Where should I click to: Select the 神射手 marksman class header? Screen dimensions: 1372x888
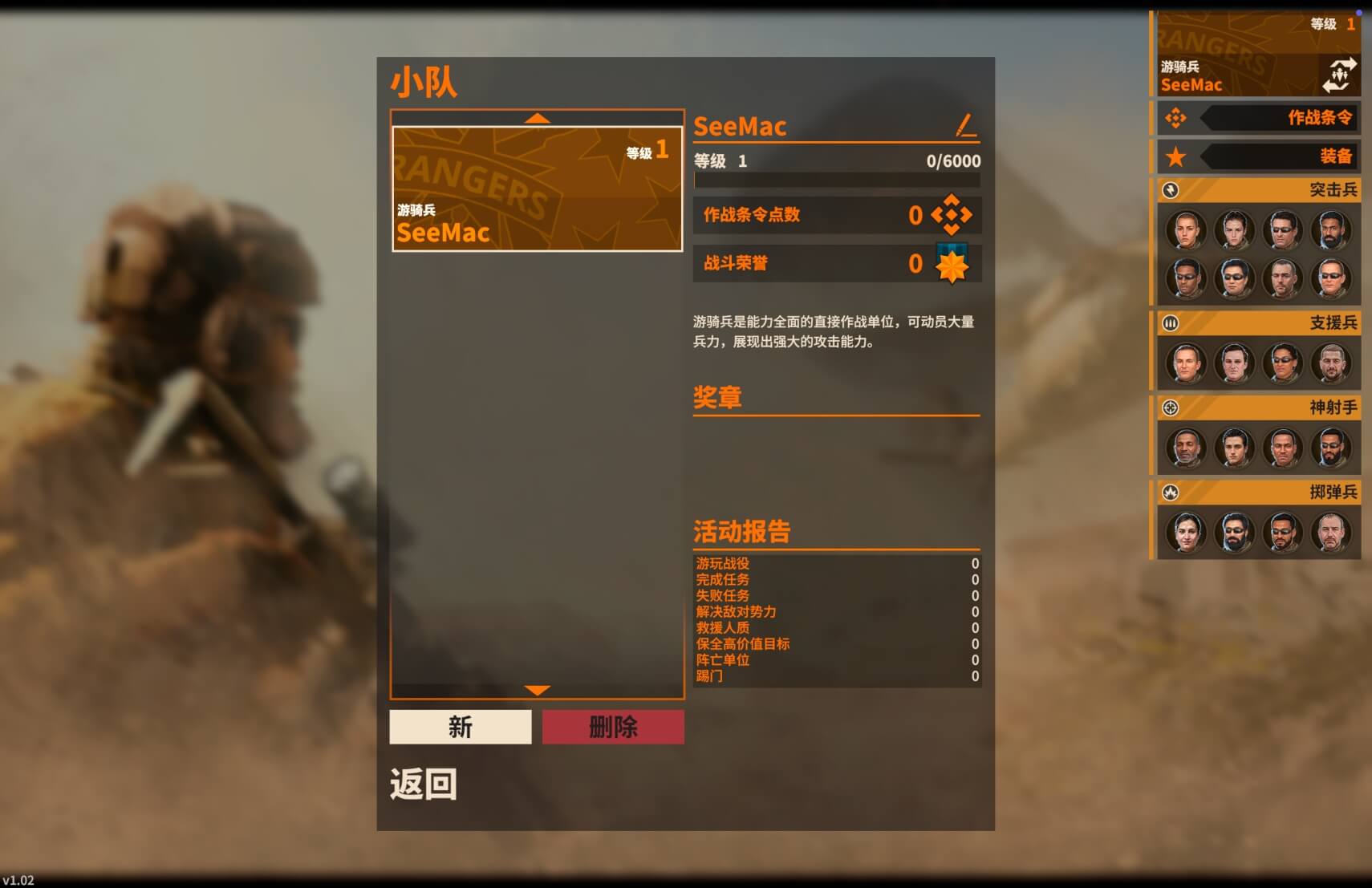click(1257, 408)
